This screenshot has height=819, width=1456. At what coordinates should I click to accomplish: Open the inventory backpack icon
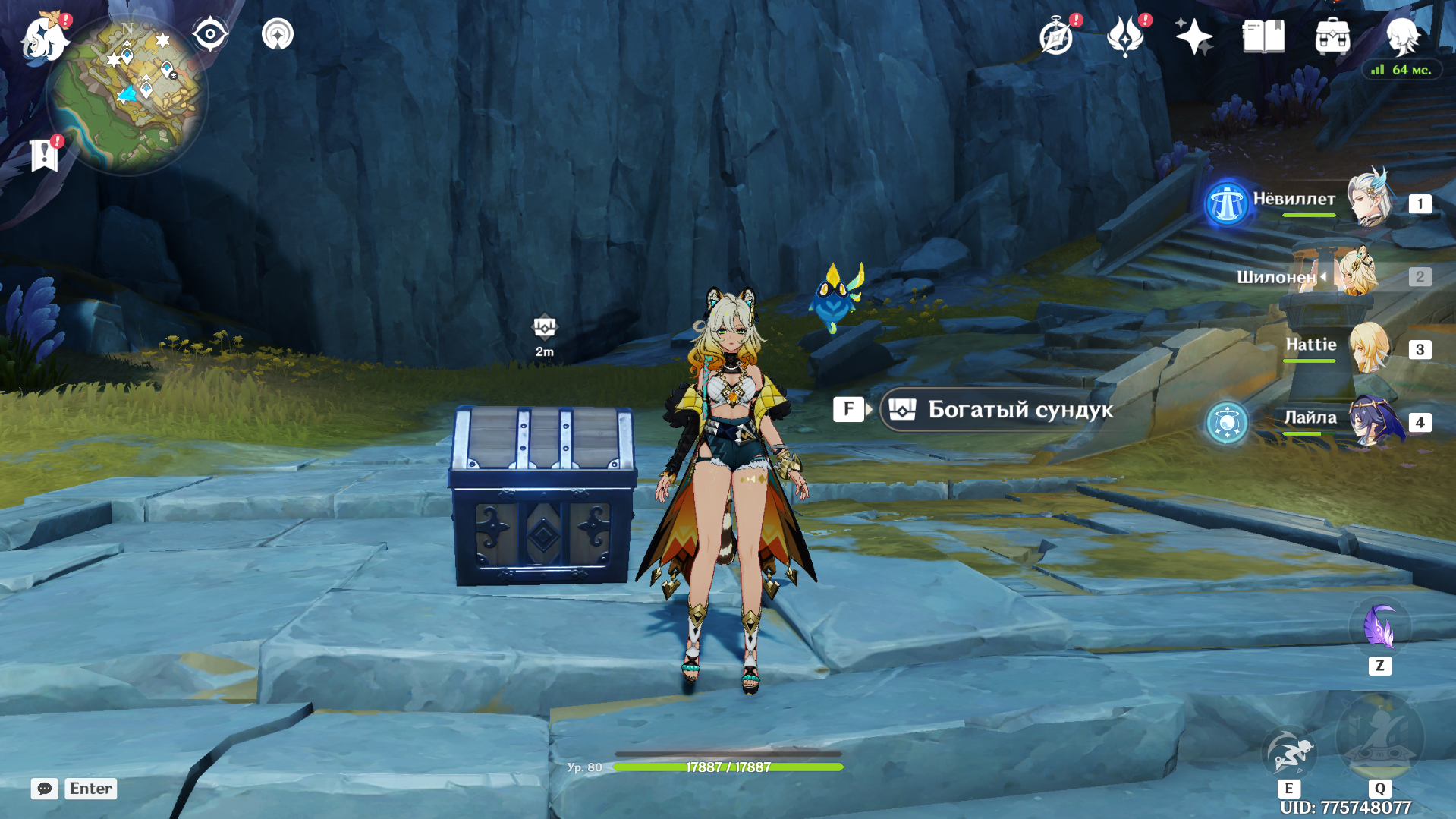point(1332,37)
